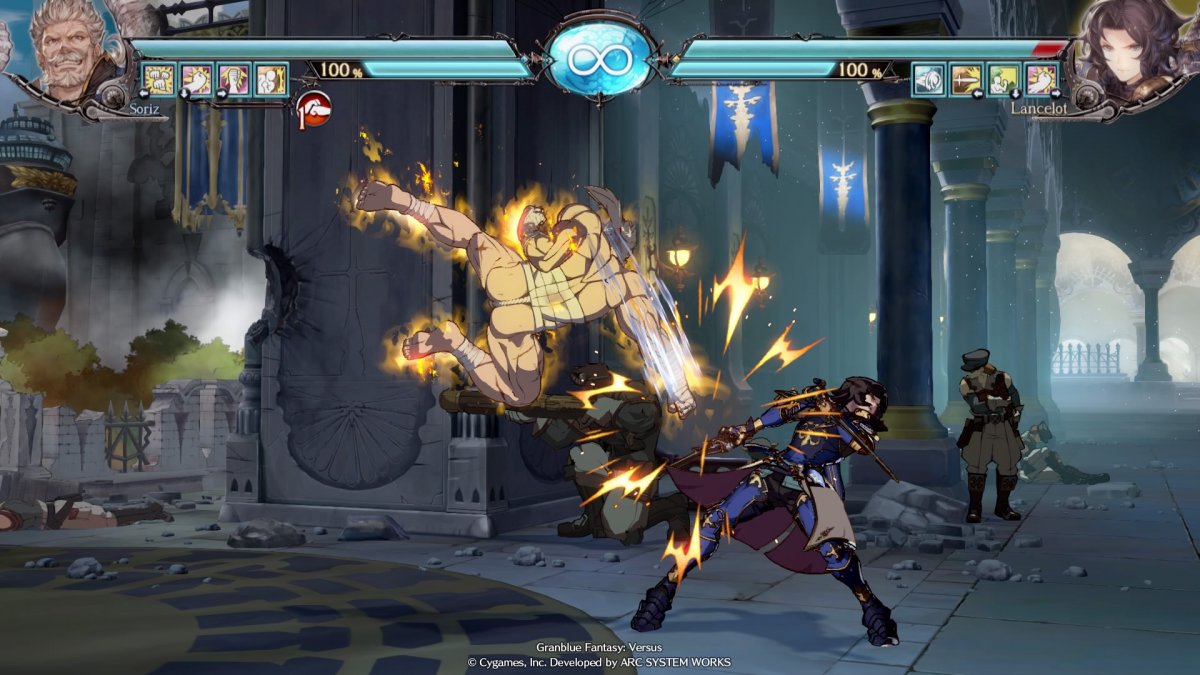Choose Soriz's raised fist skill icon

pyautogui.click(x=234, y=79)
